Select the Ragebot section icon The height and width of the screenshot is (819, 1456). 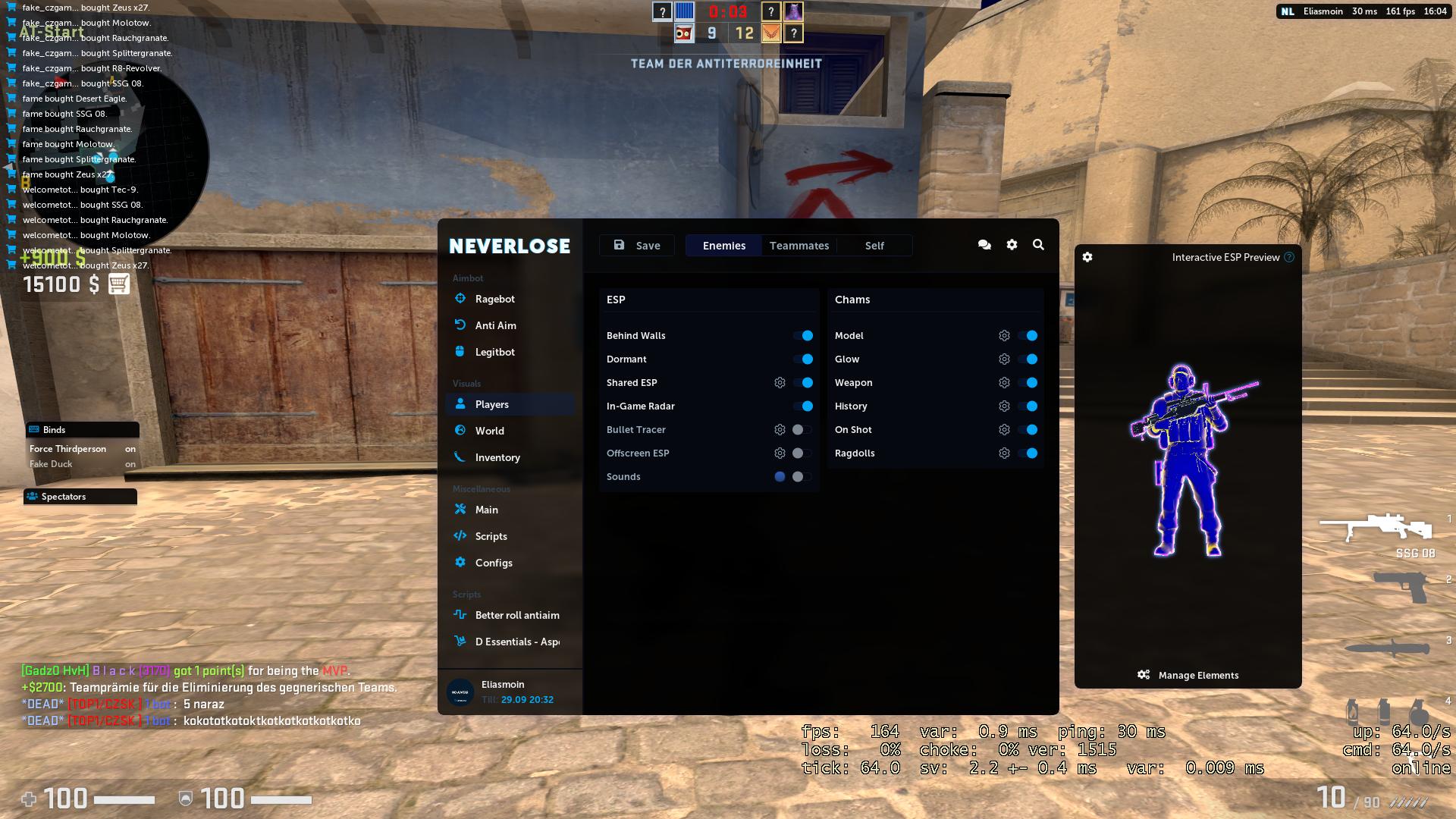coord(460,299)
